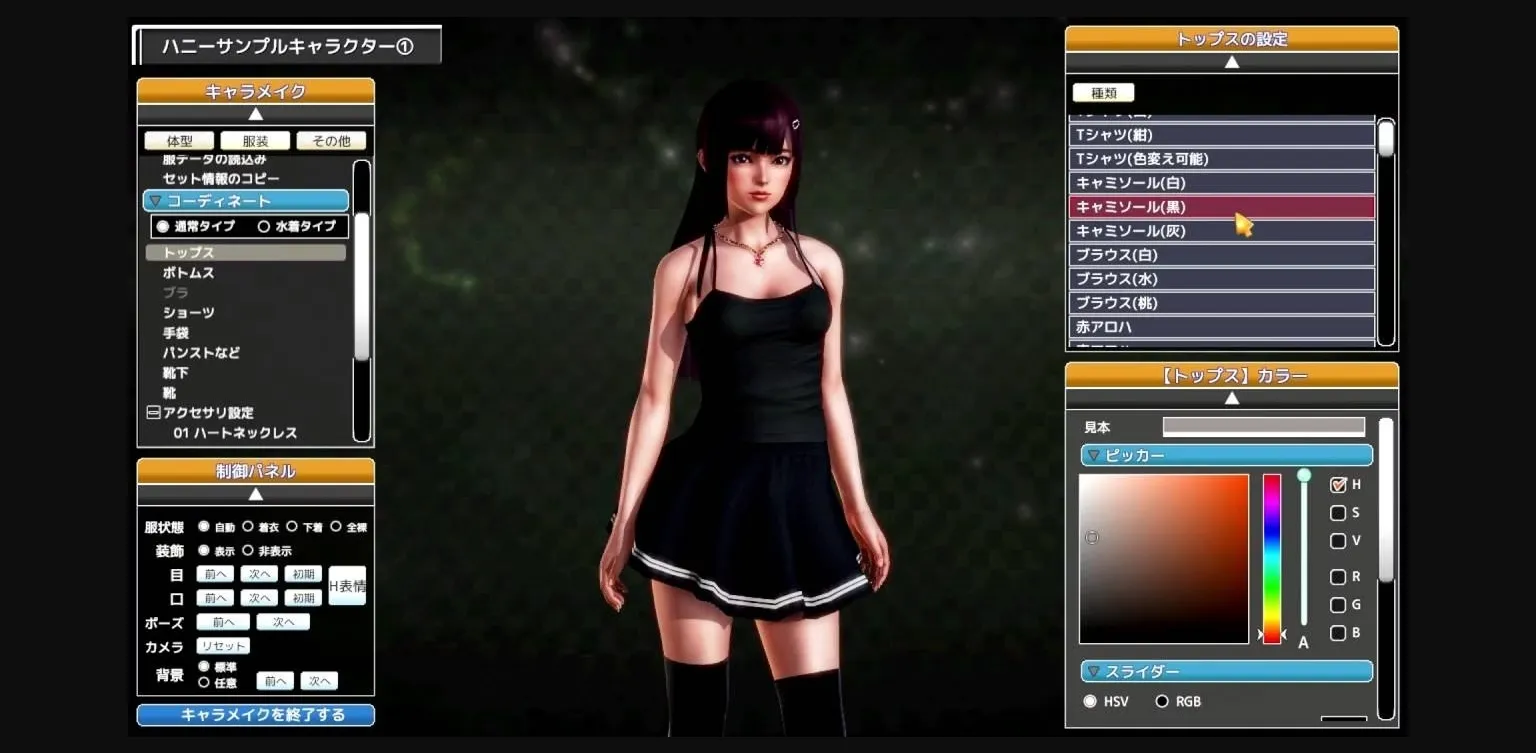Switch to the 体型 (body) tab
Viewport: 1536px width, 753px height.
tap(179, 140)
